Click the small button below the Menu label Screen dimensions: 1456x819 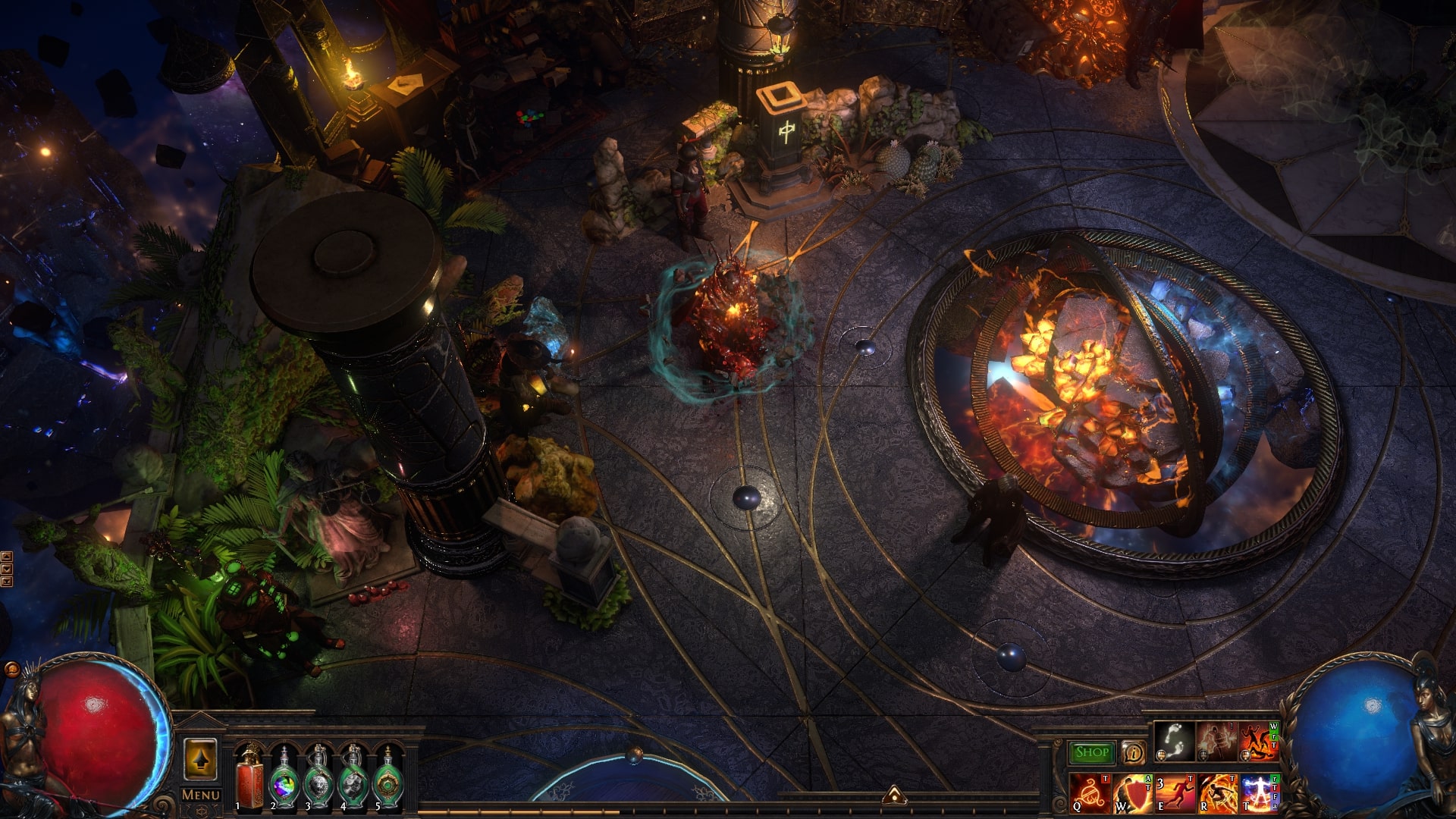coord(201,809)
